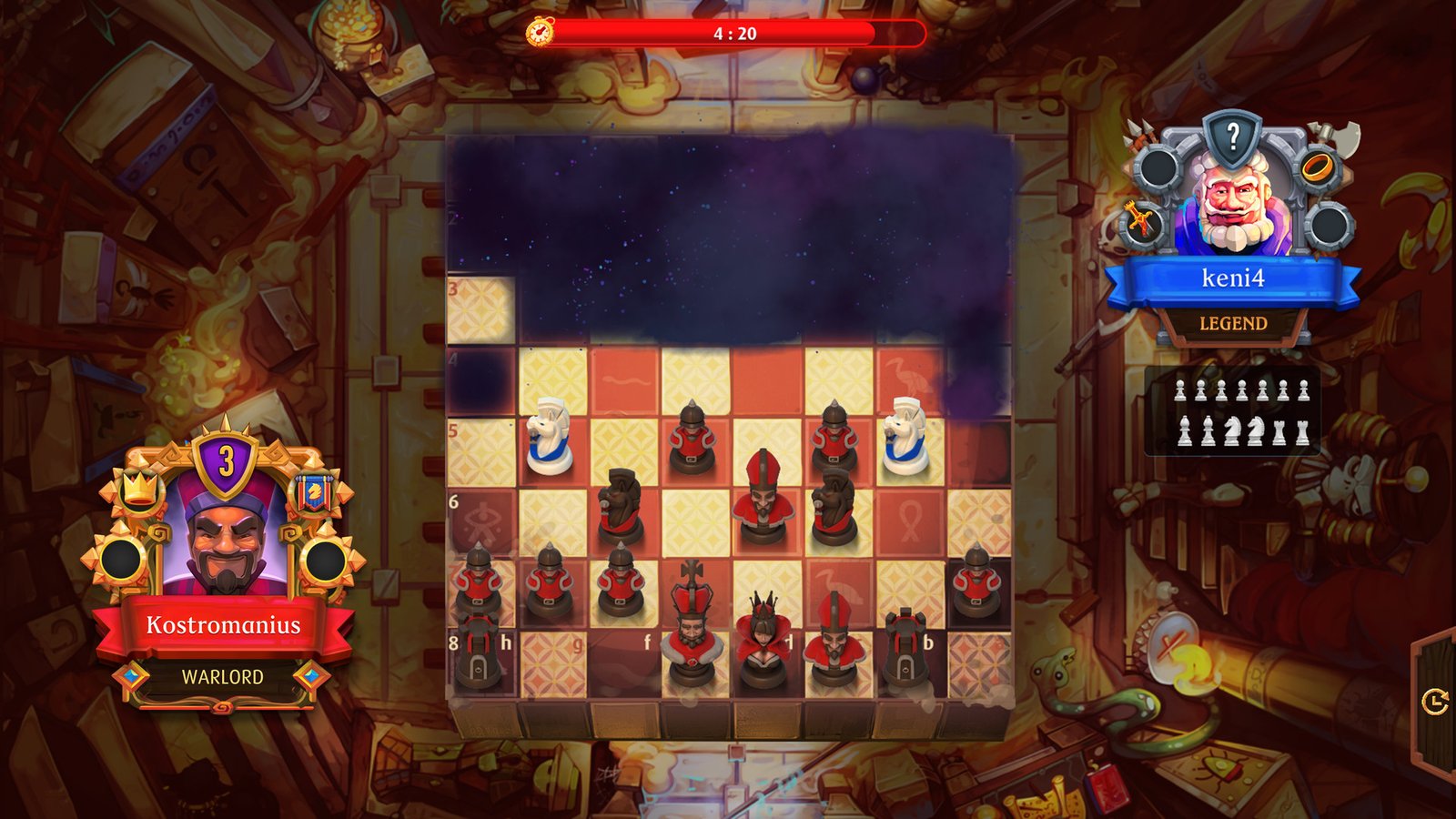Viewport: 1456px width, 819px height.
Task: Click a captured white rook in the captures panel
Action: (x=1279, y=433)
